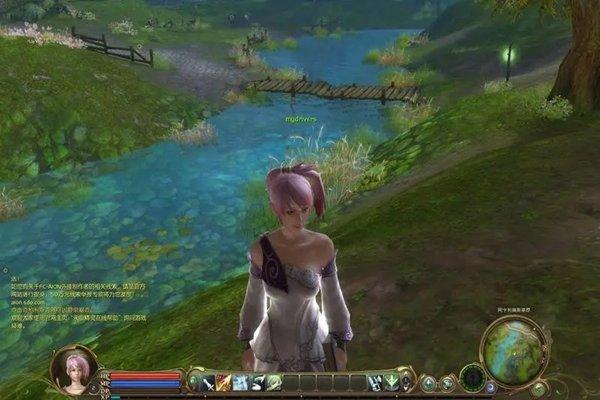Activate the first sword skill in hotbar

point(208,382)
